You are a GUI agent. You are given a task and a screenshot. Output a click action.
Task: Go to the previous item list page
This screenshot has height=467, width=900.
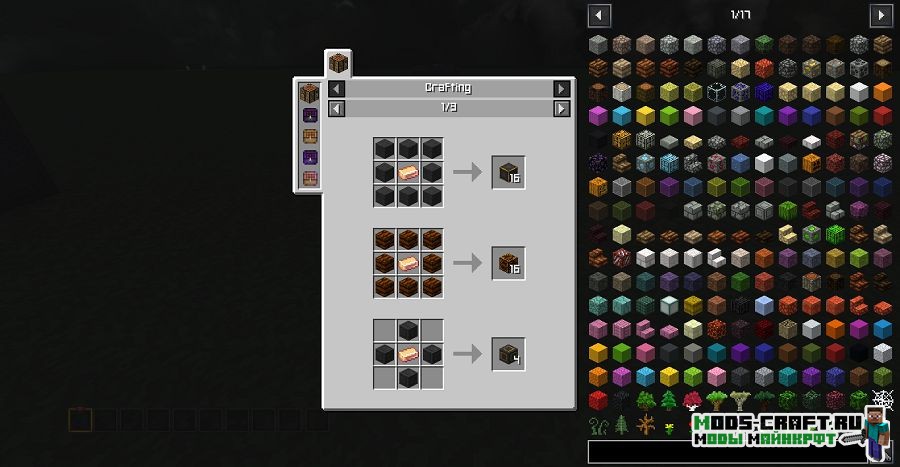[x=599, y=15]
